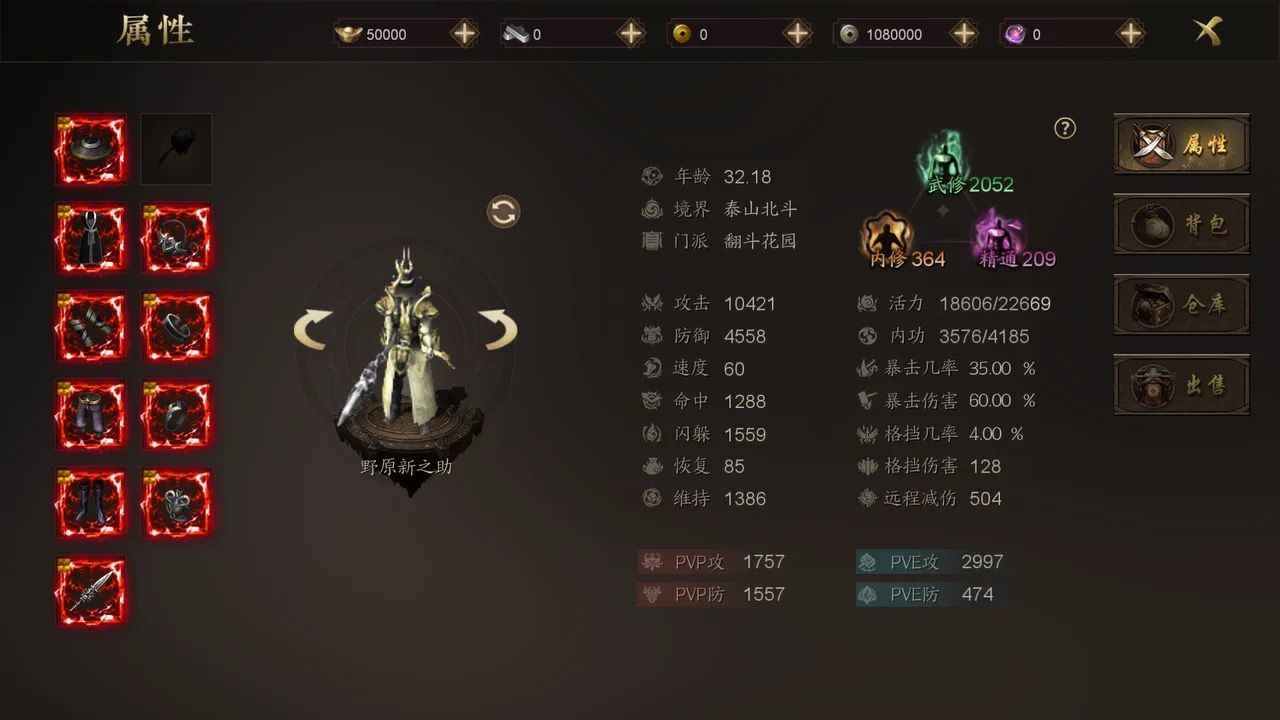Click plus button next to 1080000 currency
The image size is (1280, 720).
962,33
